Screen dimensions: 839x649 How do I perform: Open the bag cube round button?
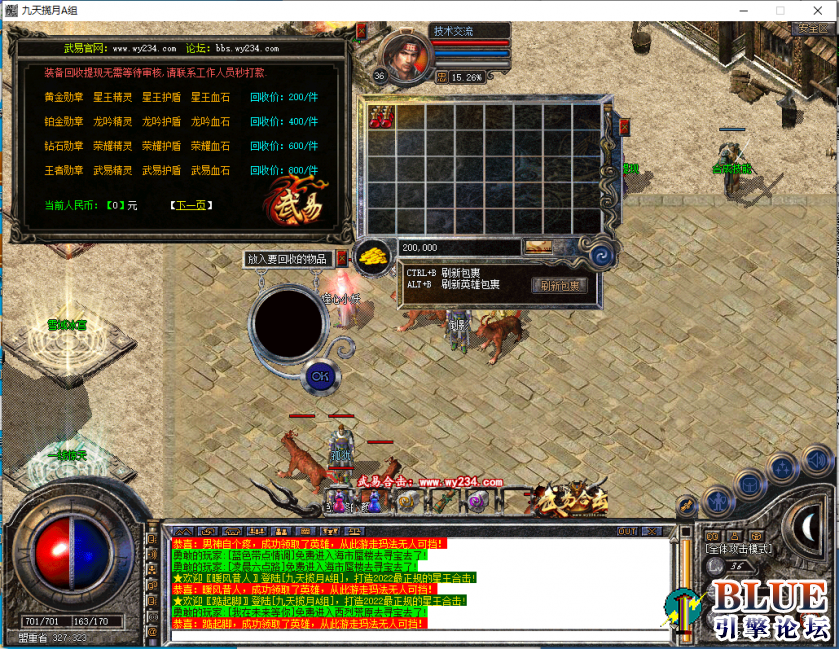pyautogui.click(x=750, y=486)
